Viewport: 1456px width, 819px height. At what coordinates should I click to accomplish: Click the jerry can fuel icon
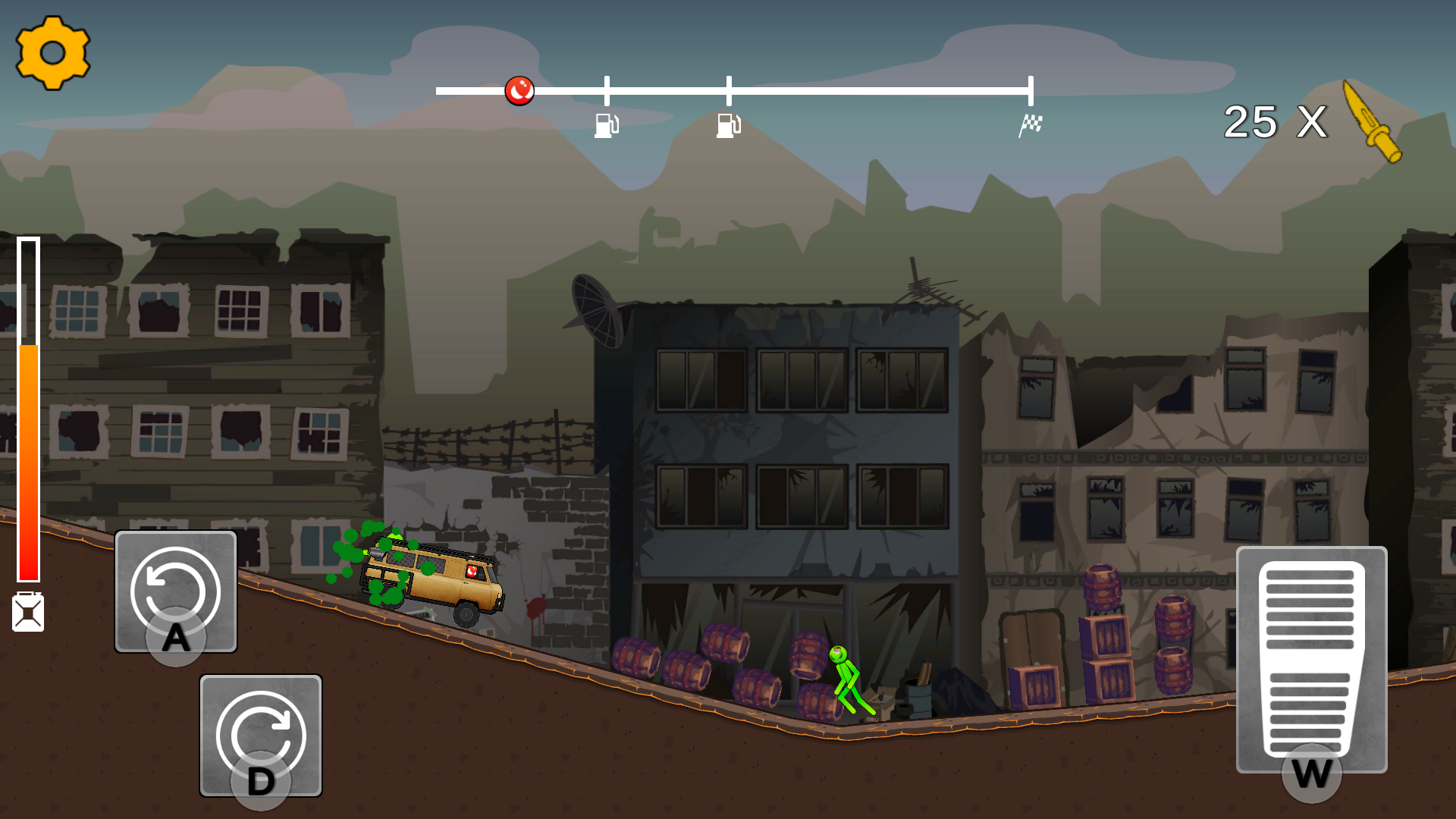coord(28,610)
